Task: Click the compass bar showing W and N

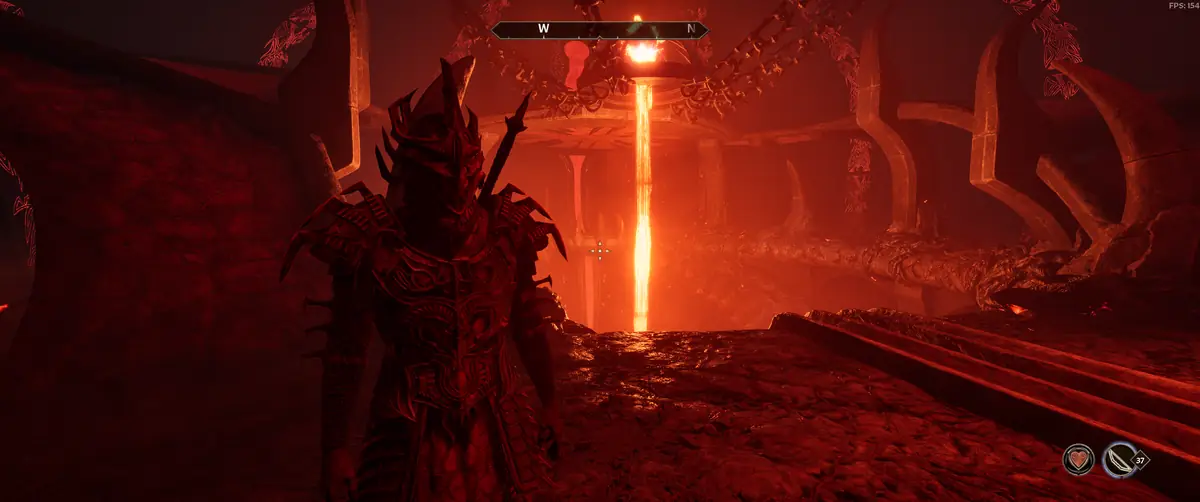Action: (600, 30)
